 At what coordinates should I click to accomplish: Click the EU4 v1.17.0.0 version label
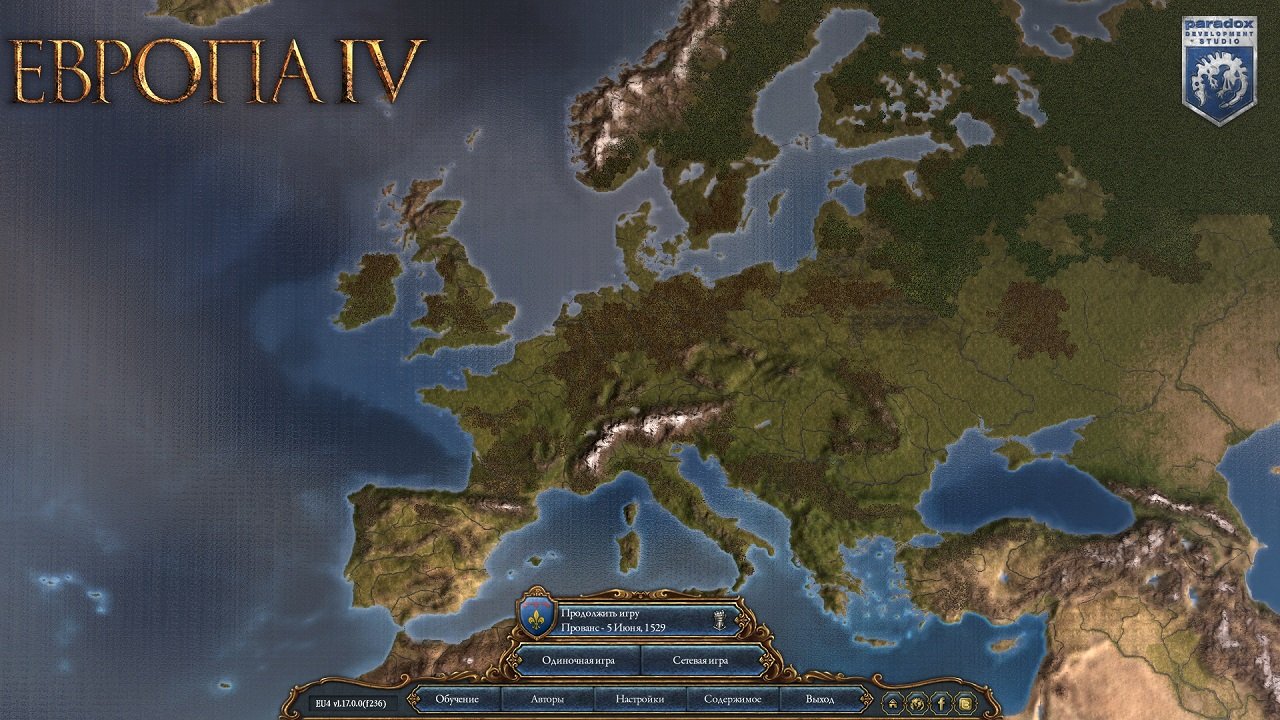pyautogui.click(x=350, y=703)
